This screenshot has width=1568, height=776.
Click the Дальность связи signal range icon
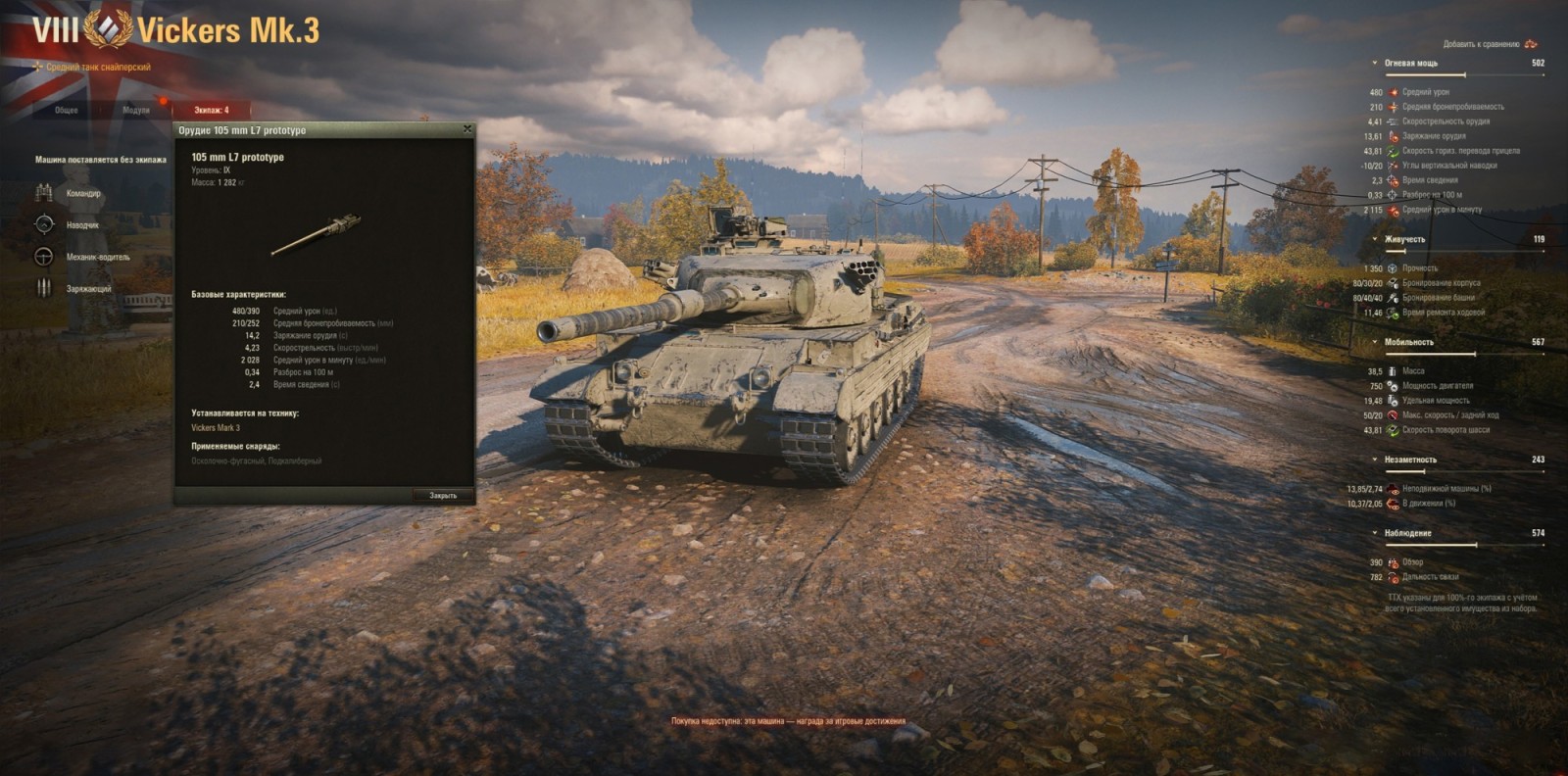(x=1393, y=577)
